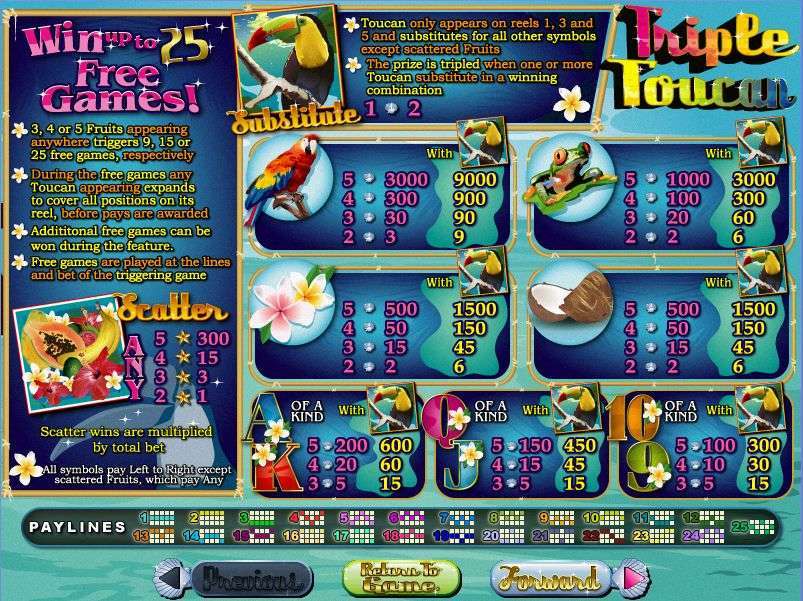Advance with the Forward button
Image resolution: width=803 pixels, height=601 pixels.
click(x=552, y=578)
